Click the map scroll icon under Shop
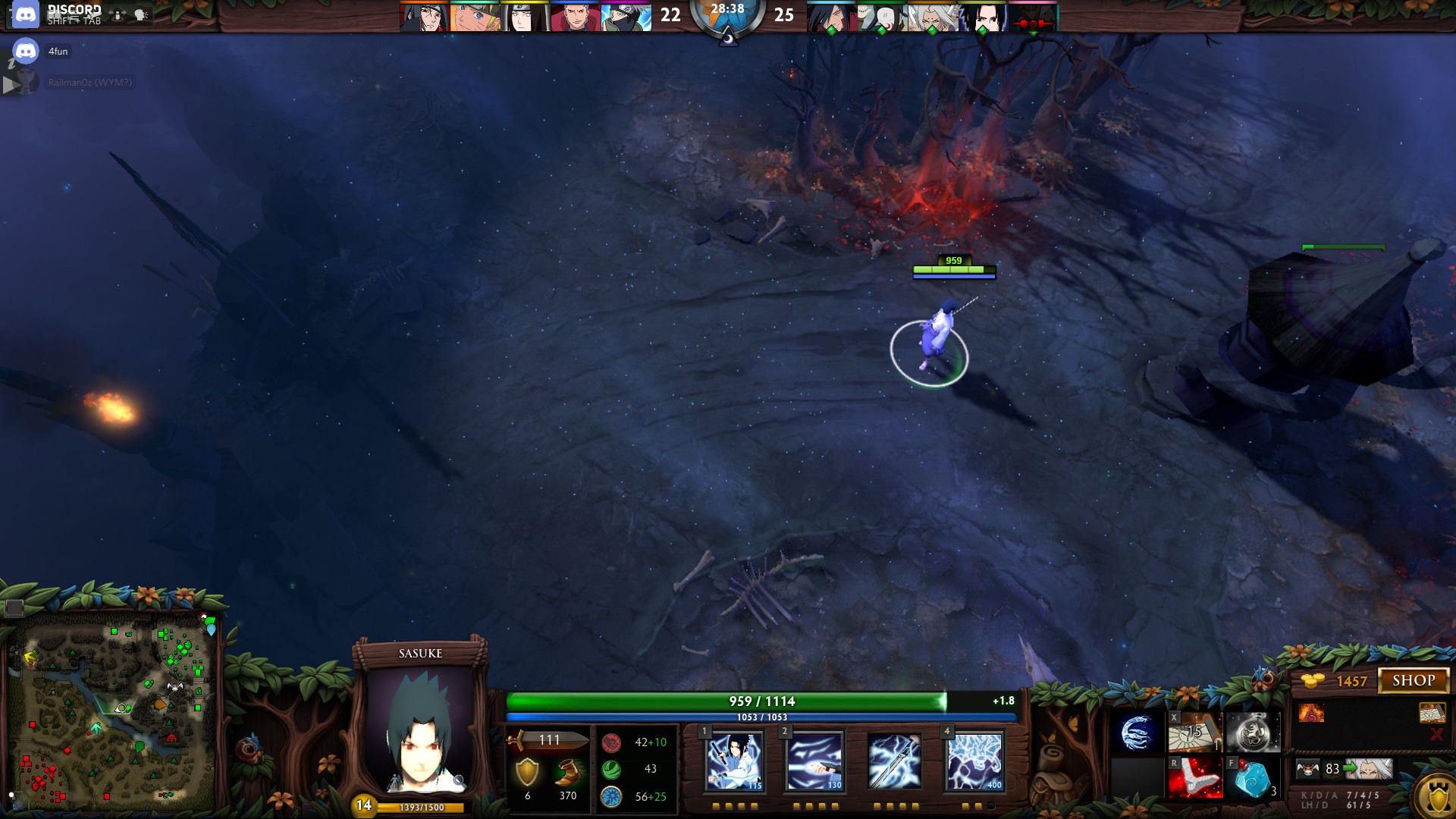The height and width of the screenshot is (819, 1456). (x=1431, y=713)
